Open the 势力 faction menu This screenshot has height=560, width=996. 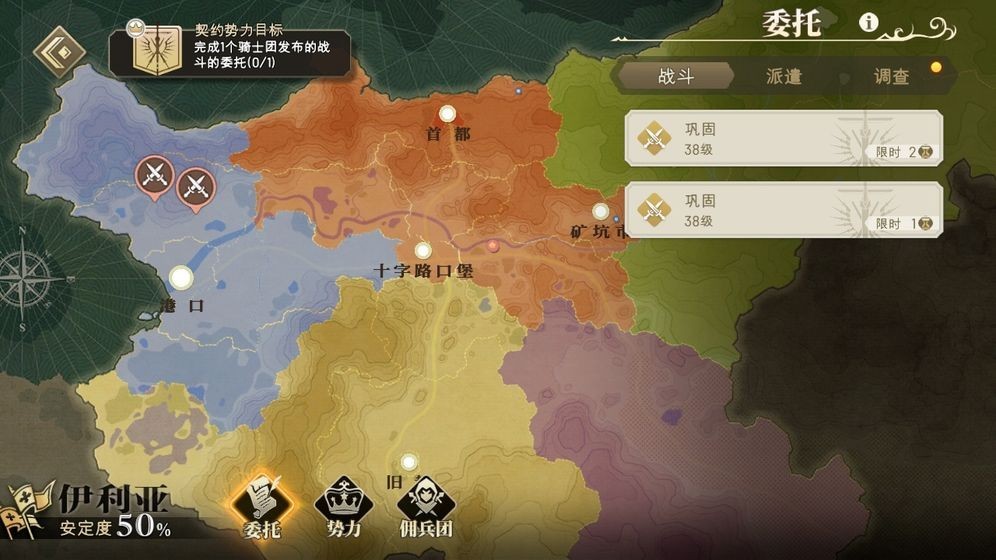point(343,506)
